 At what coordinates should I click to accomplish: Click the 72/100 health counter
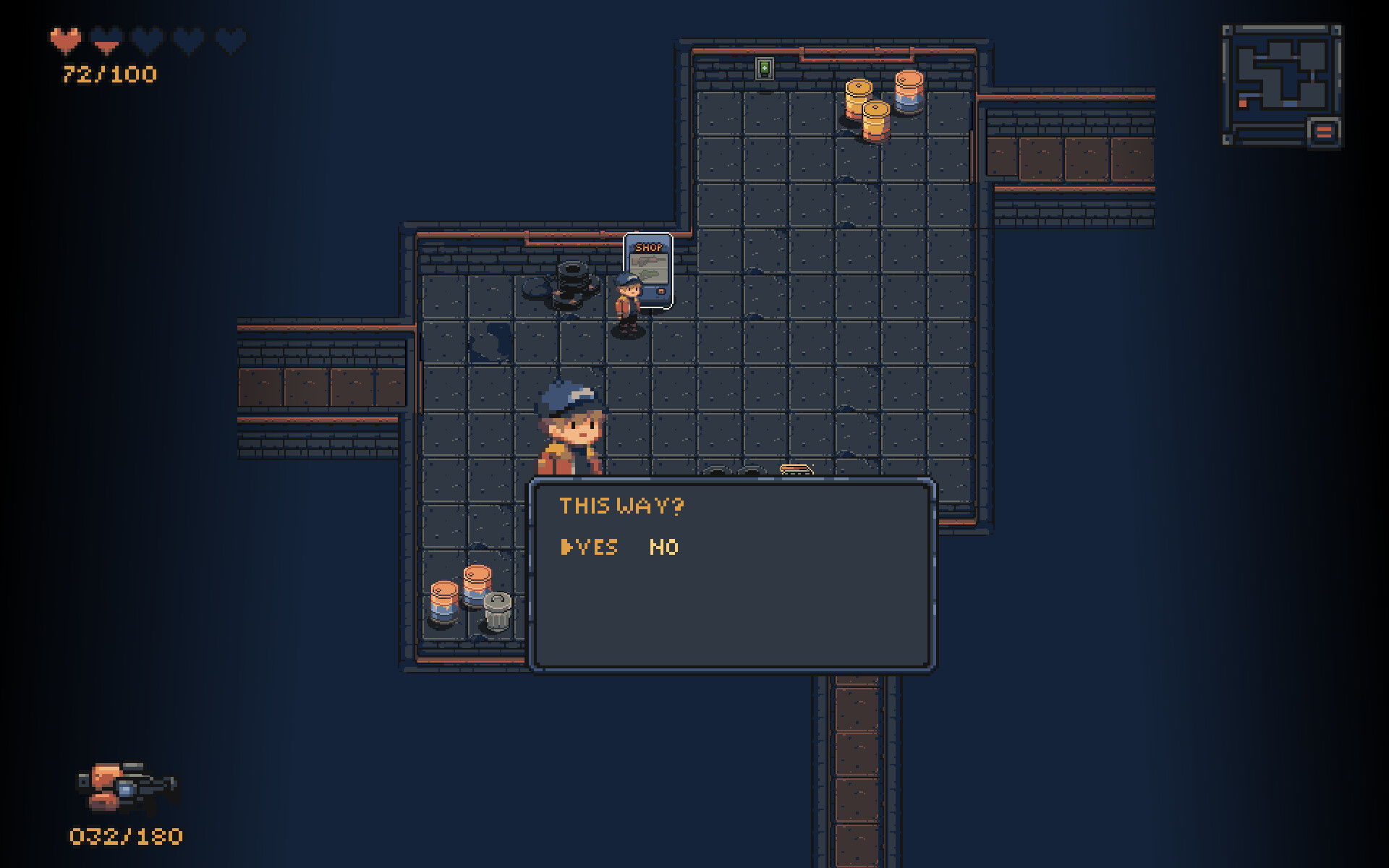click(x=107, y=72)
